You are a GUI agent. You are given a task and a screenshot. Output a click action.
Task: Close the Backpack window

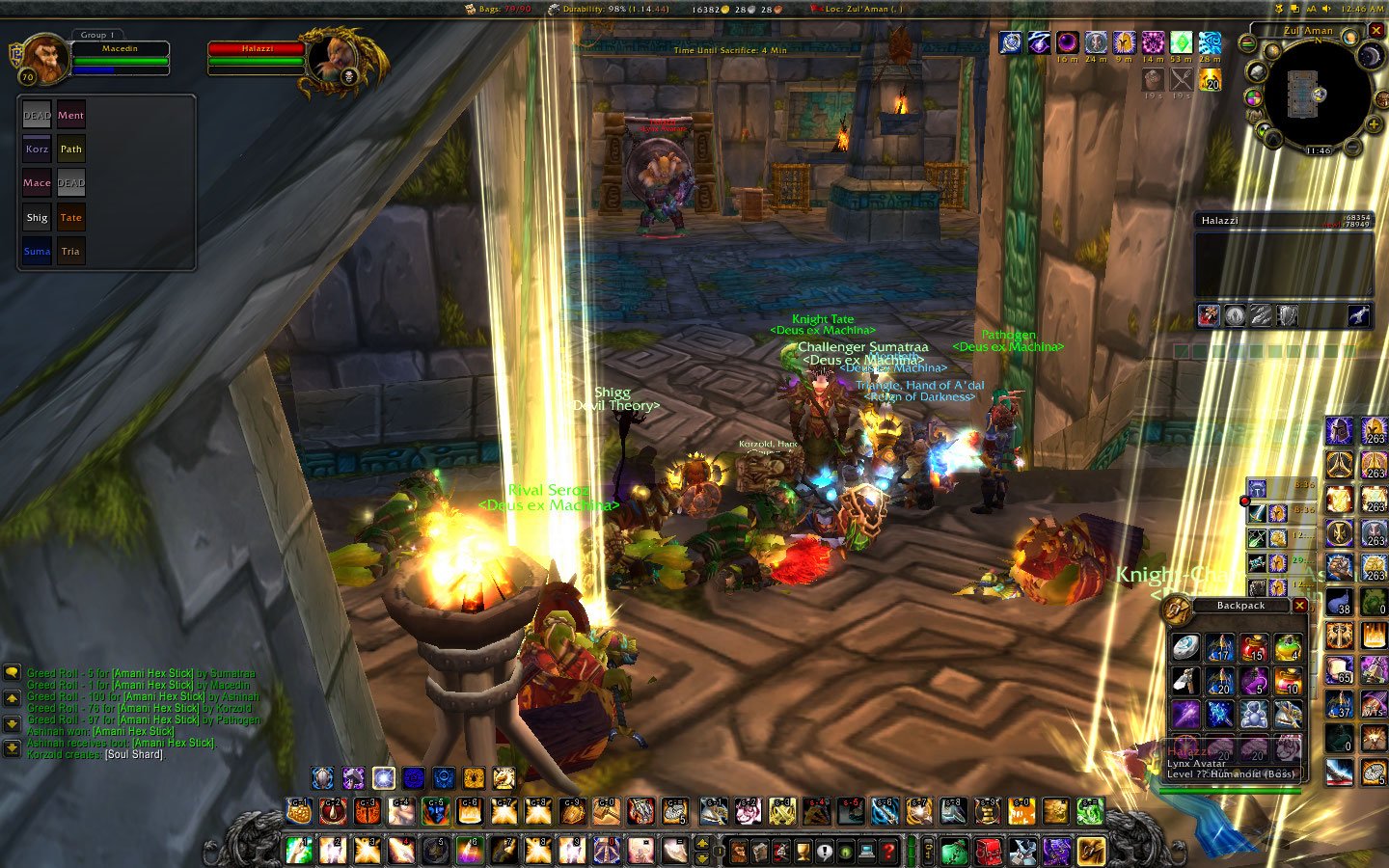1299,606
